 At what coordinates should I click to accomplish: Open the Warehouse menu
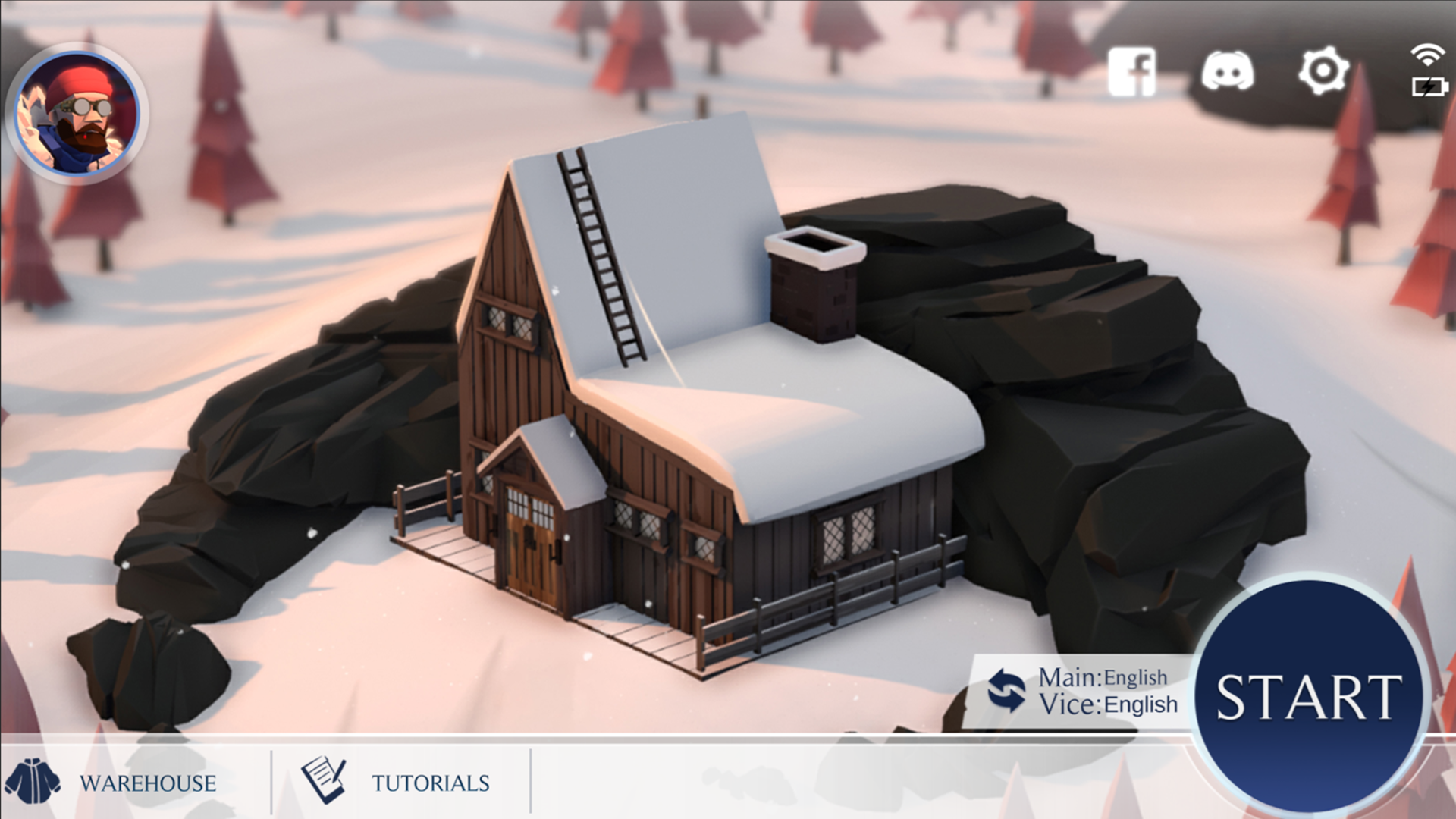pyautogui.click(x=148, y=782)
